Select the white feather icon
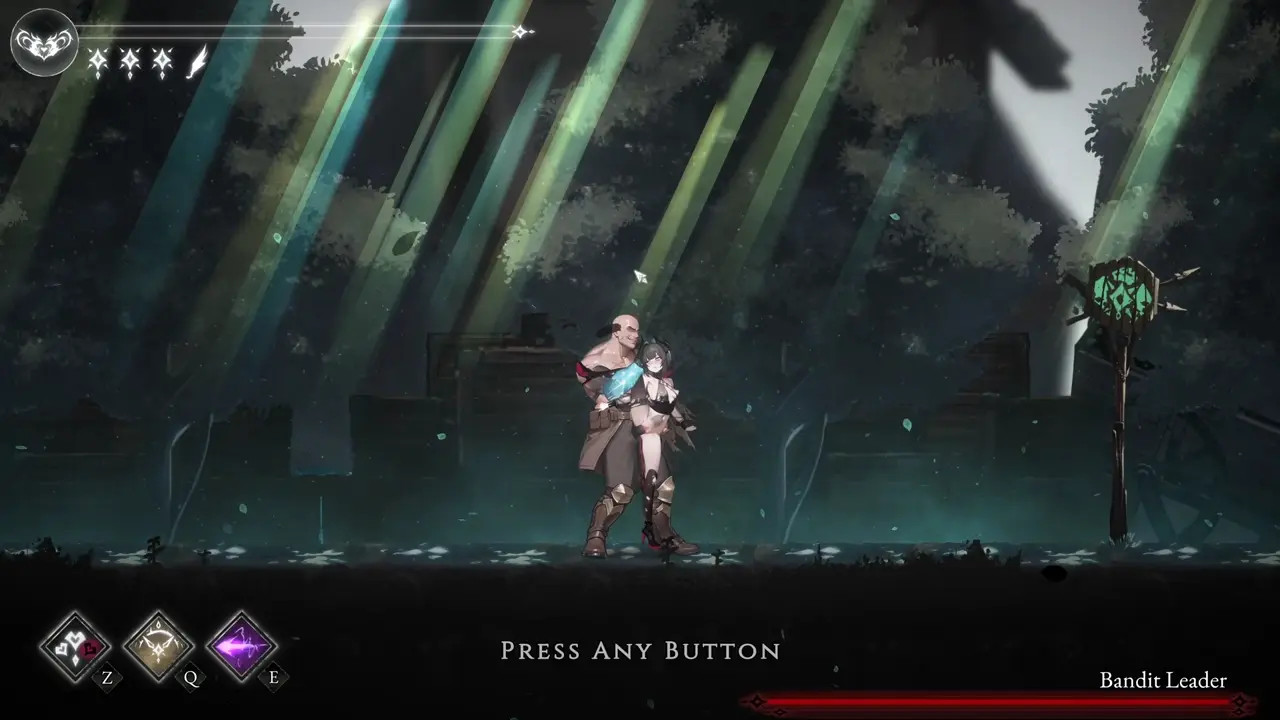 click(x=198, y=62)
